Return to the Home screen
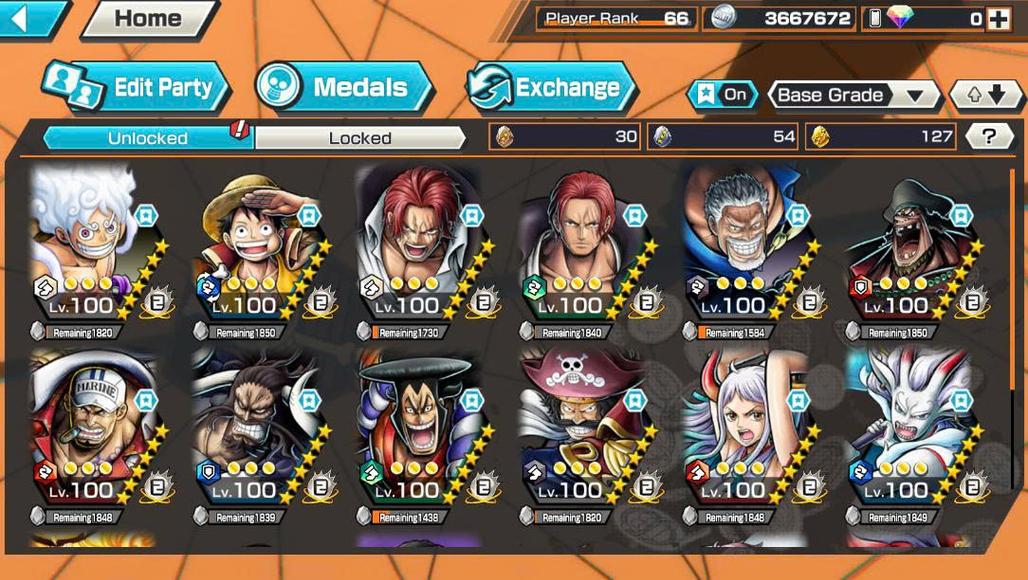 (148, 18)
